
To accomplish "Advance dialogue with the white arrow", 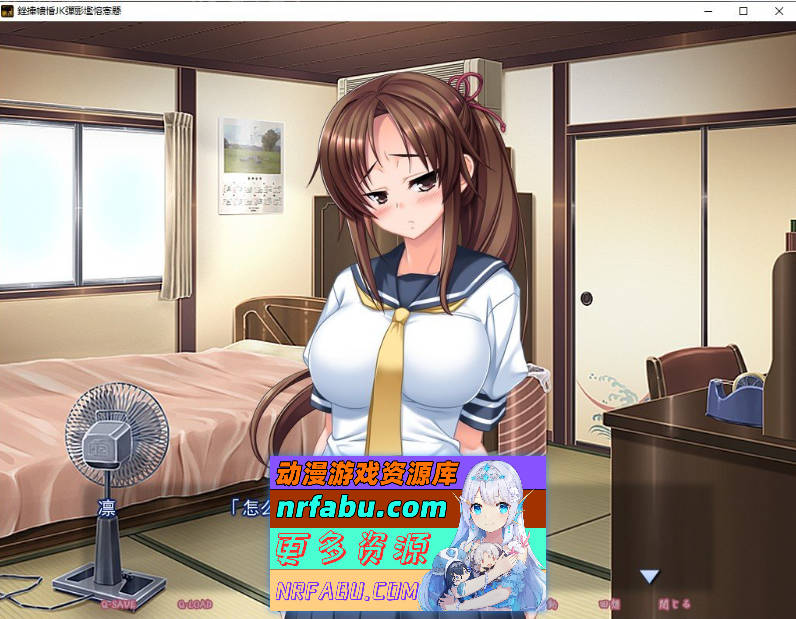I will [650, 576].
